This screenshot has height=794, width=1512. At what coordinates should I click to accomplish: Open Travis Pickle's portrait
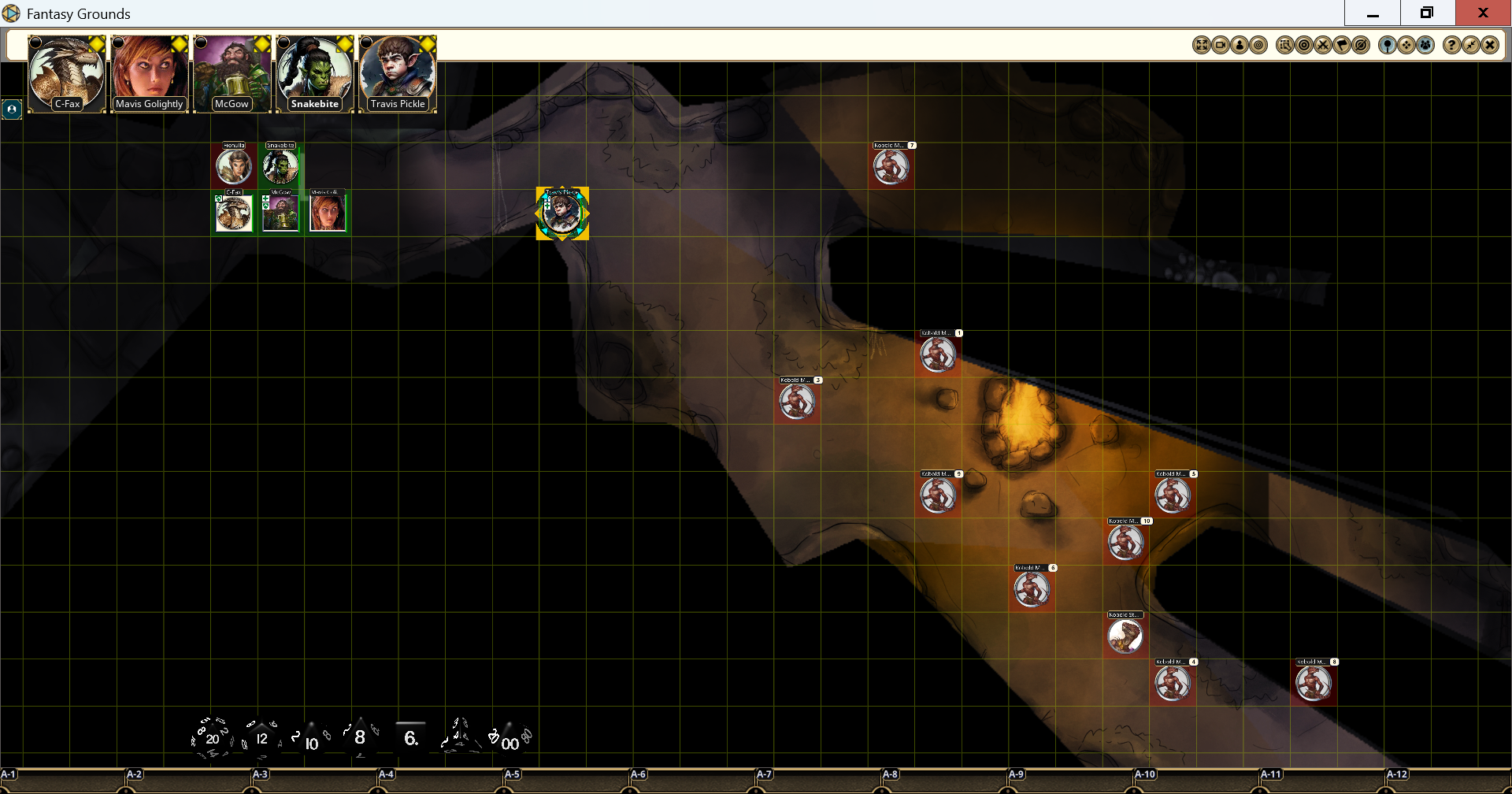point(398,73)
